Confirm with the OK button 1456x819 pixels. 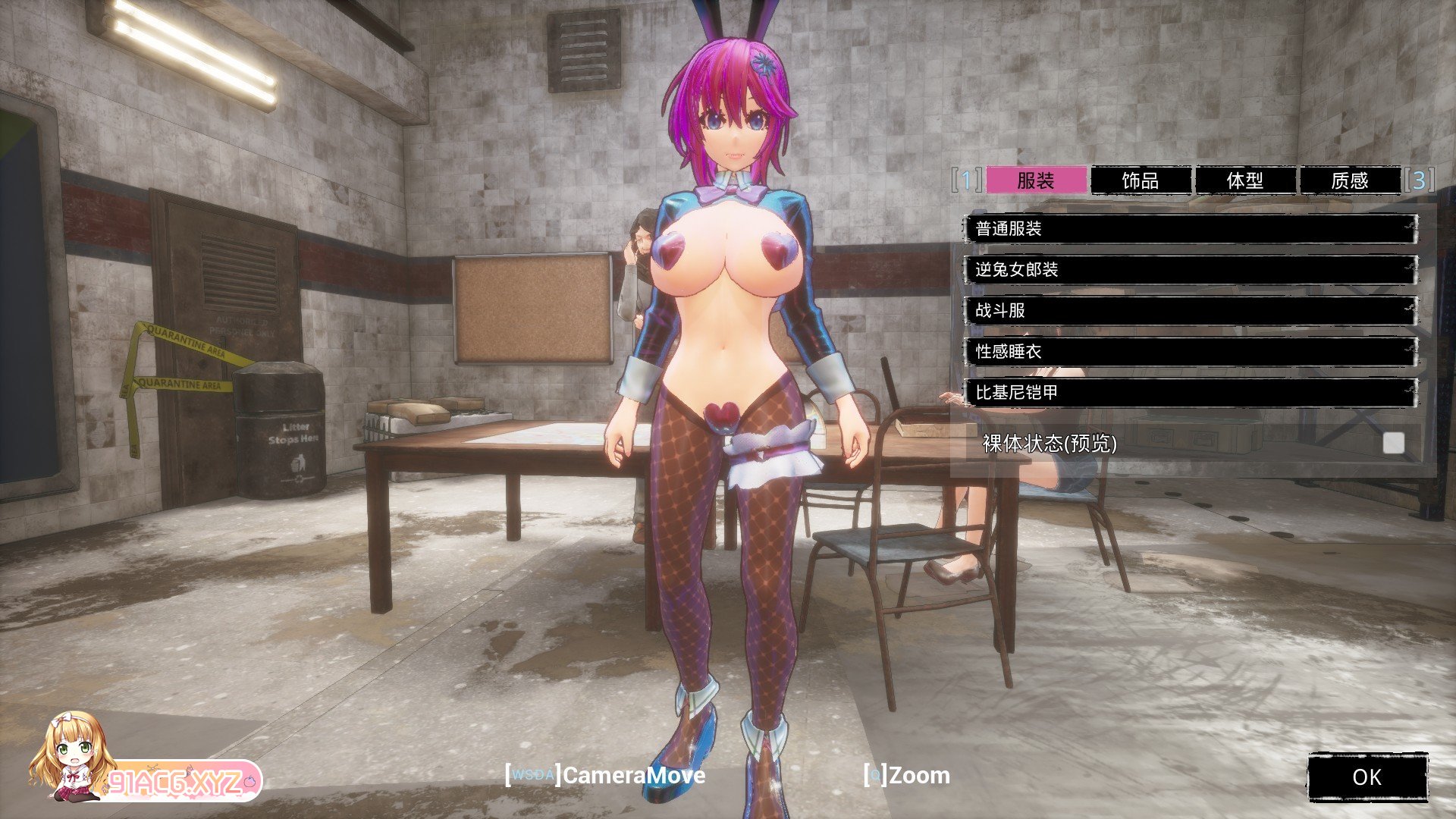[1367, 777]
